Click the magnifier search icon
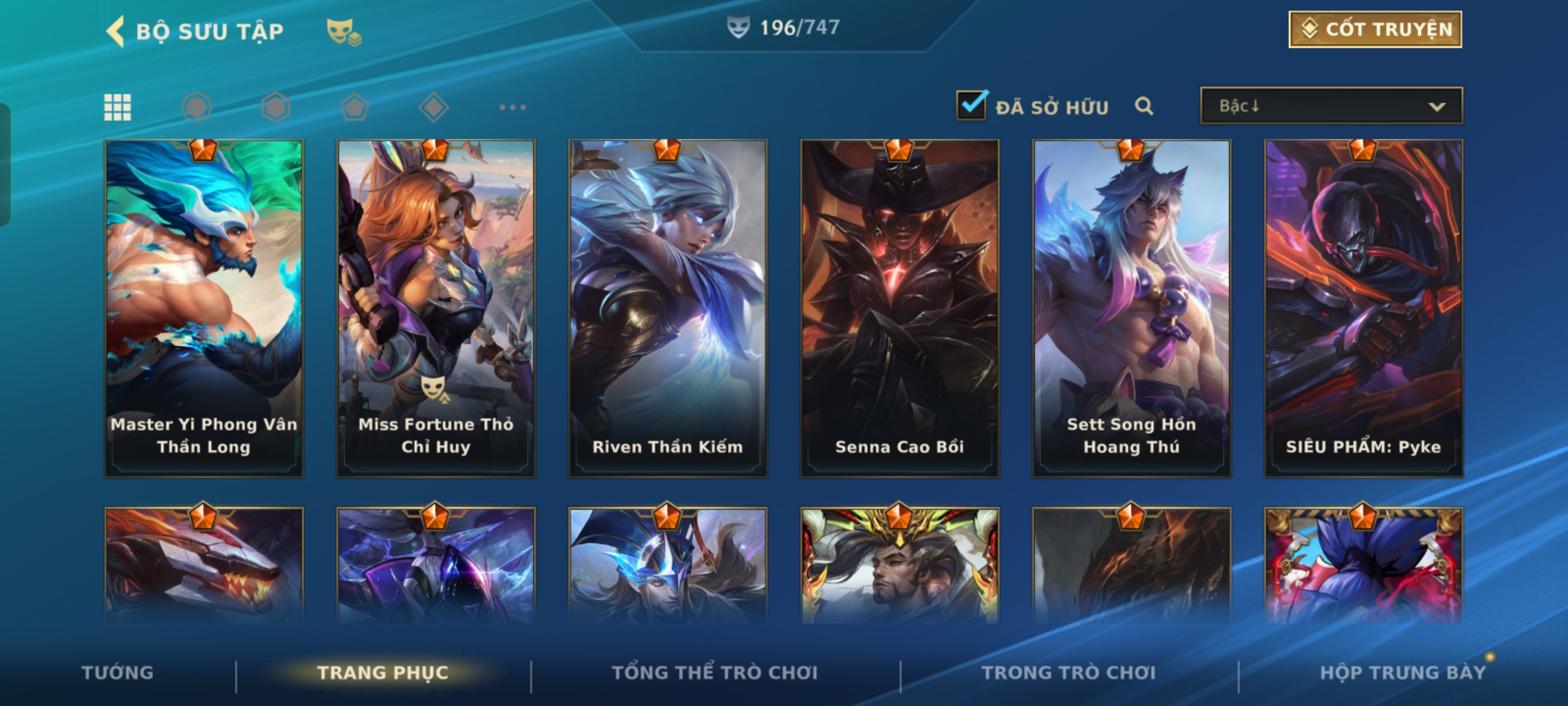The width and height of the screenshot is (1568, 706). pos(1143,106)
